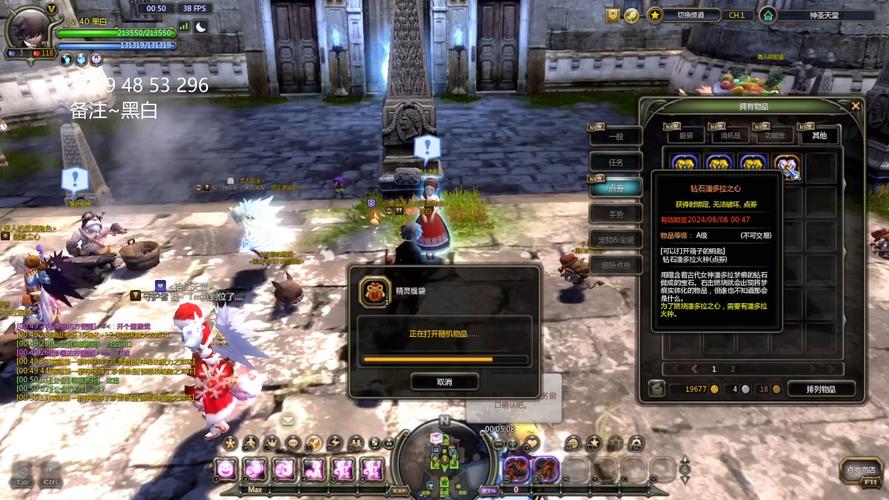
Task: Switch to the 消耗品 item sub-tab
Action: 731,135
